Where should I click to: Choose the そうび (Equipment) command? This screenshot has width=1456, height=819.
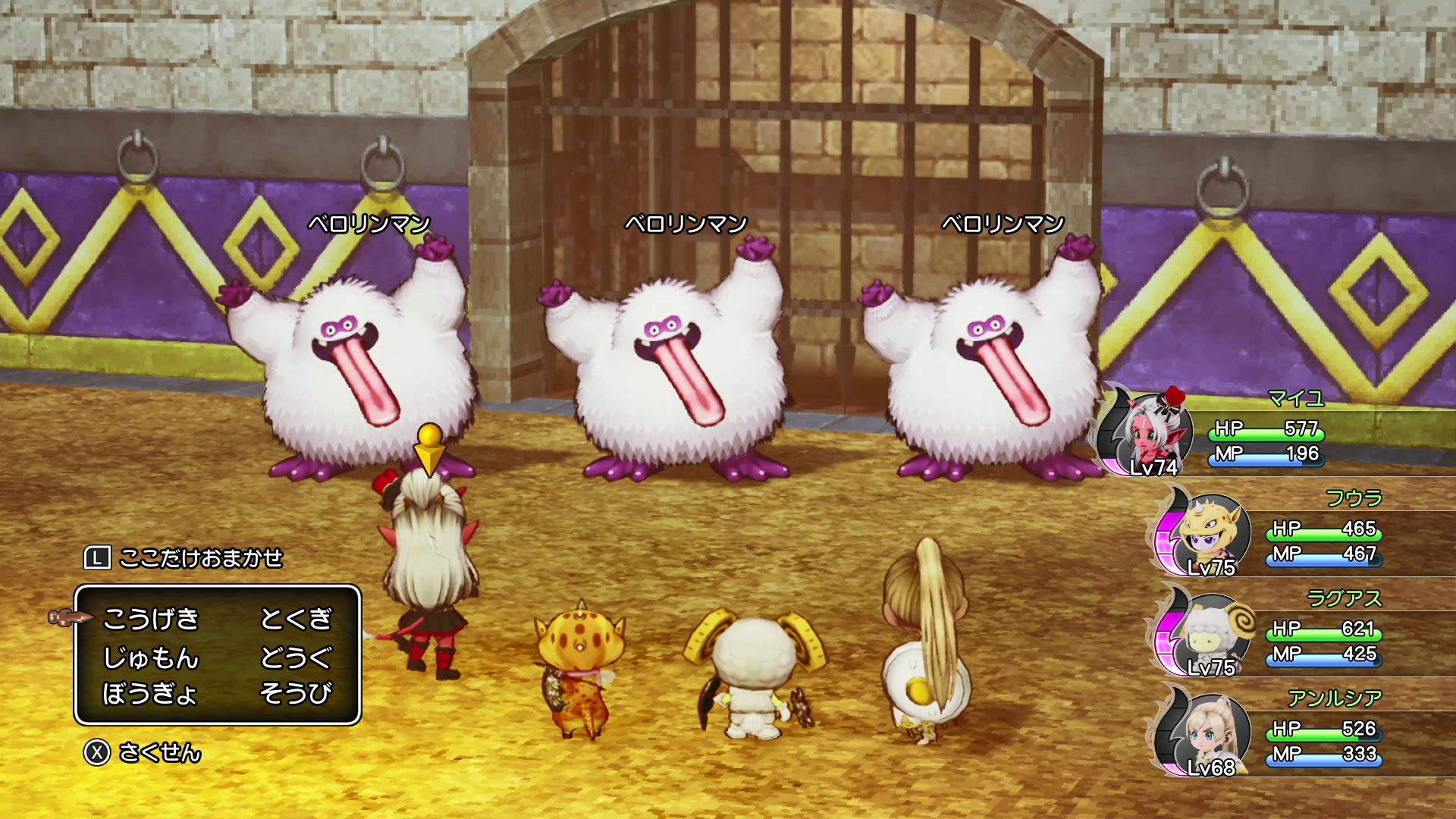(x=296, y=693)
